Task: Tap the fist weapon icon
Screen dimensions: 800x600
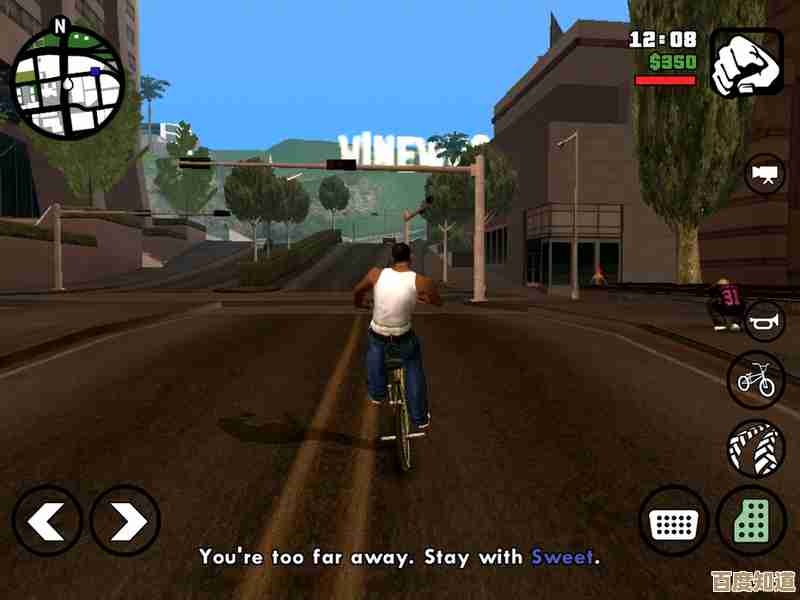Action: click(746, 61)
